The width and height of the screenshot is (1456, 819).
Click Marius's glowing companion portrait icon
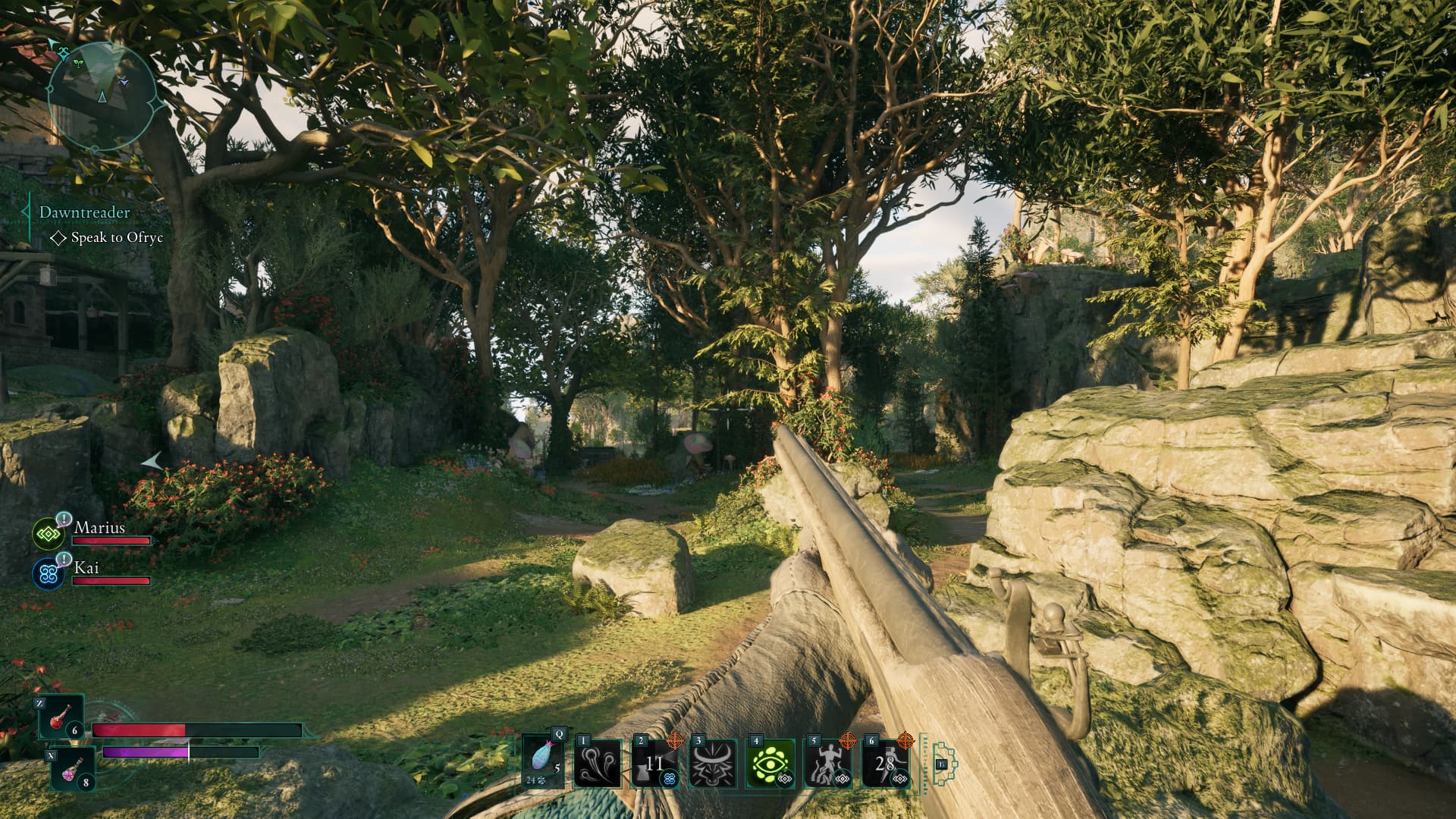click(49, 534)
